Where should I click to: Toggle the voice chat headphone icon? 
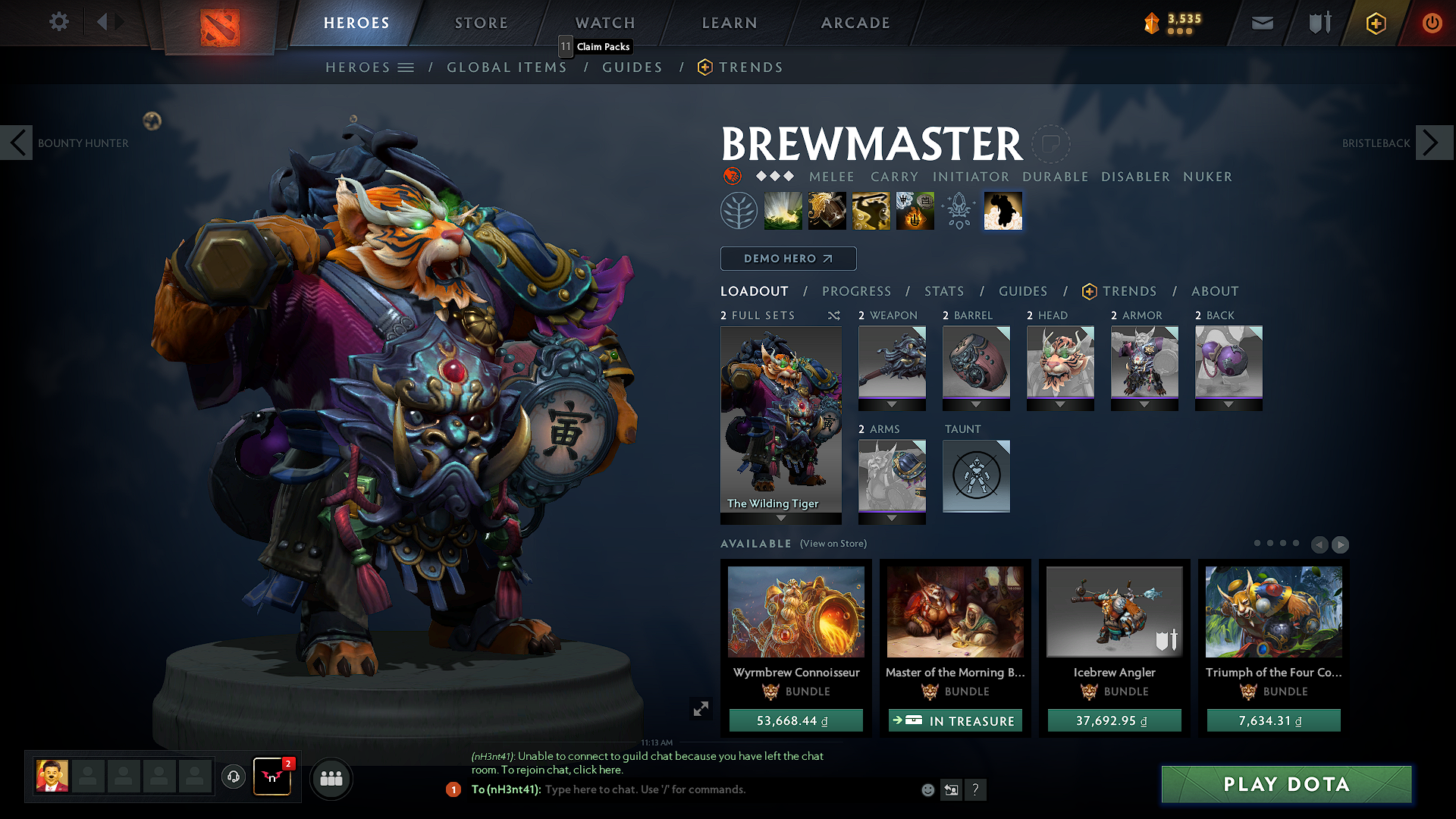(x=233, y=778)
